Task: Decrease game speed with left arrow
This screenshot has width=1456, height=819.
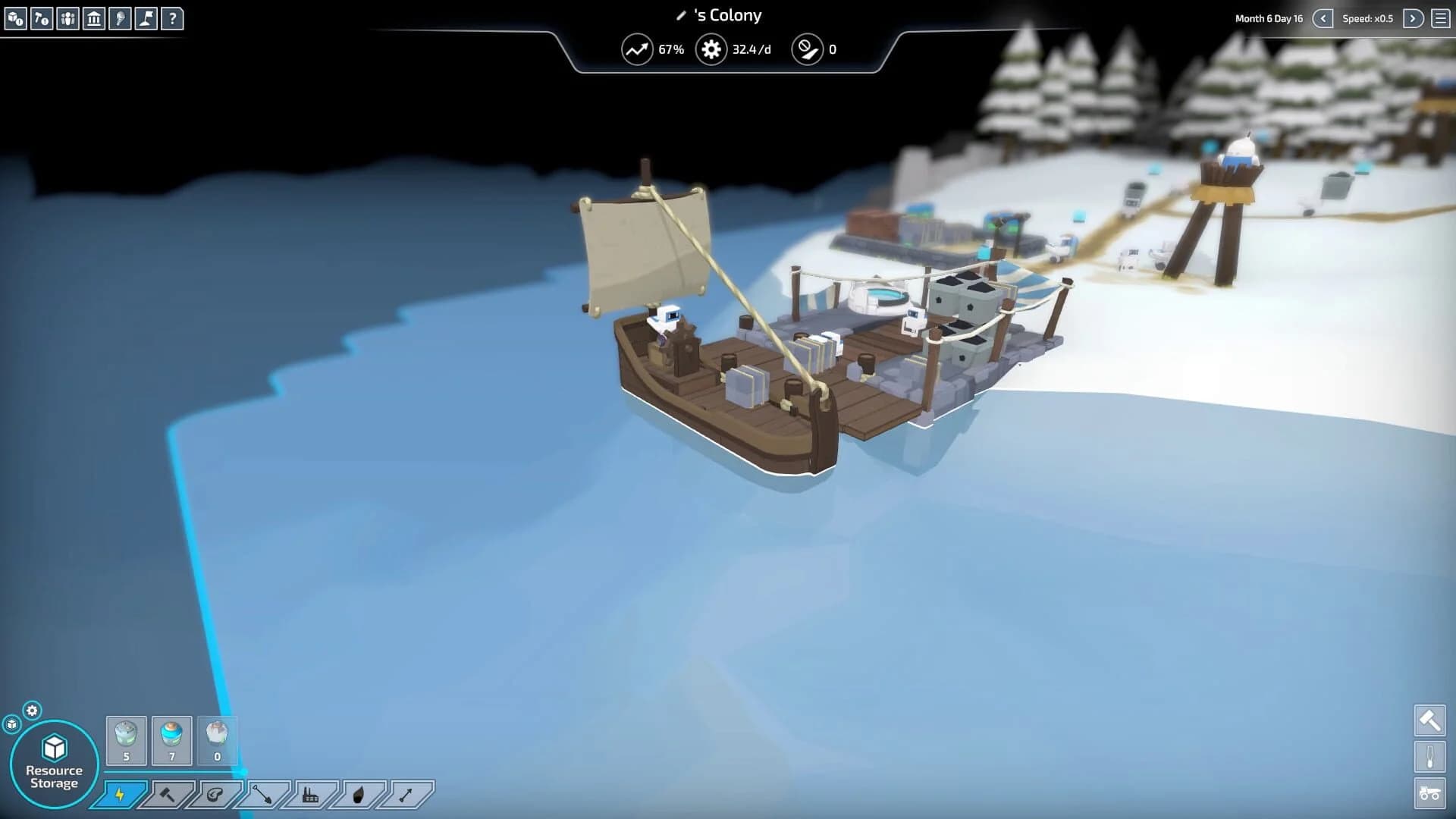Action: pos(1324,17)
